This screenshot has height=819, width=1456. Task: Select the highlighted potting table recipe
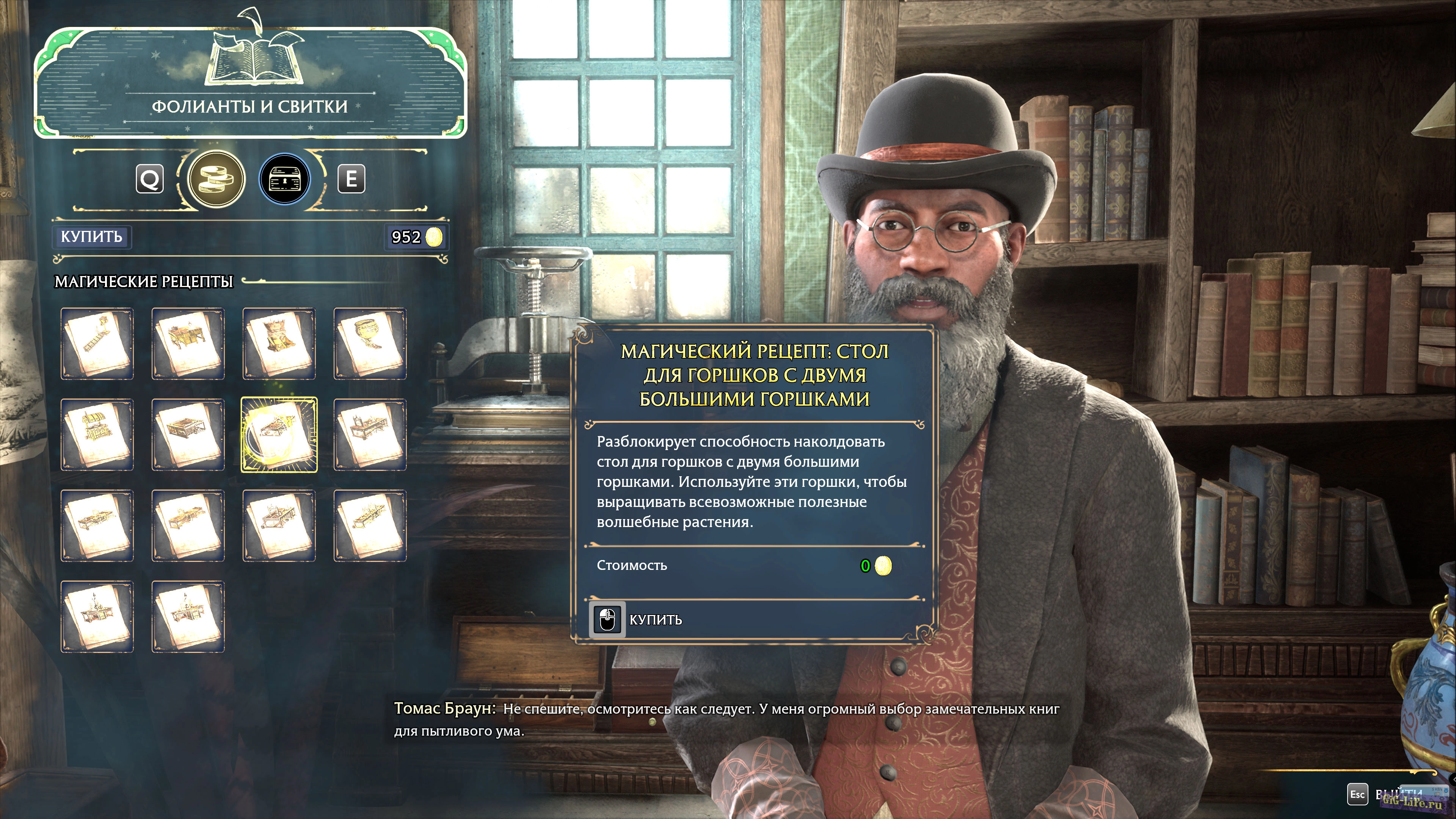point(279,435)
